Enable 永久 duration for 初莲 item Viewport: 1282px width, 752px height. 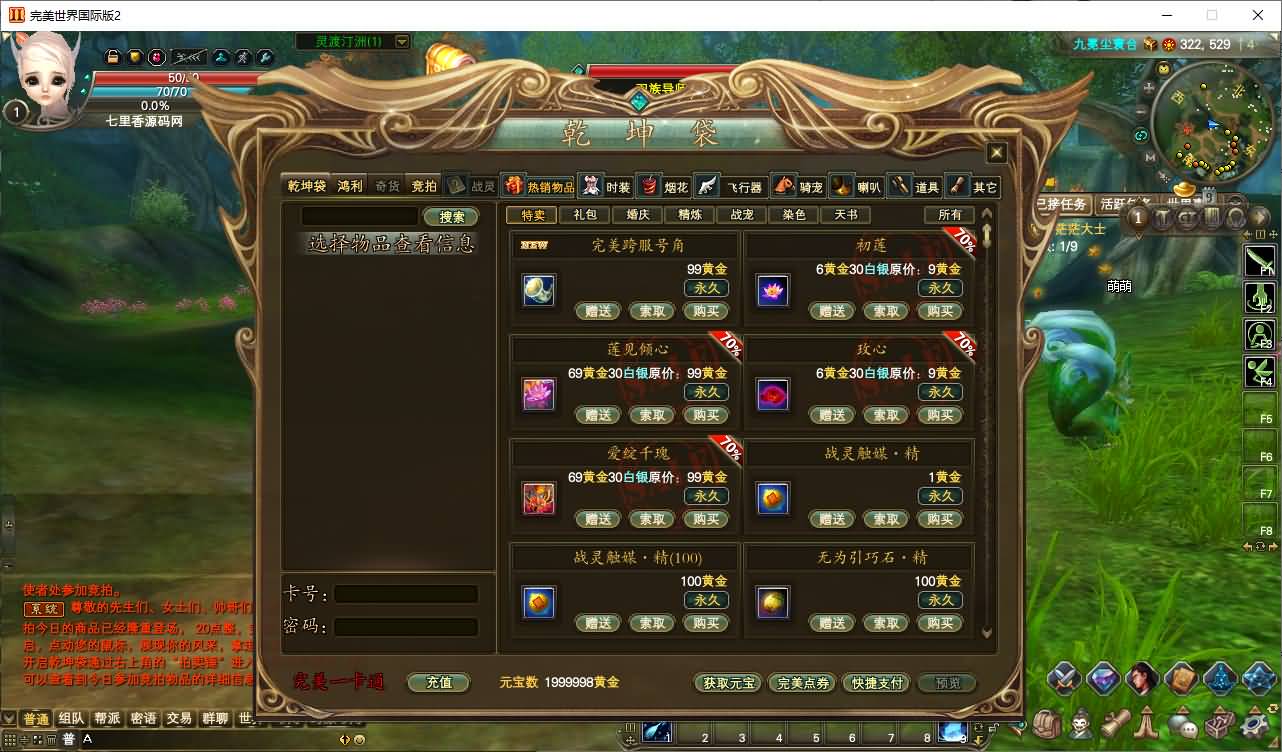(x=940, y=287)
